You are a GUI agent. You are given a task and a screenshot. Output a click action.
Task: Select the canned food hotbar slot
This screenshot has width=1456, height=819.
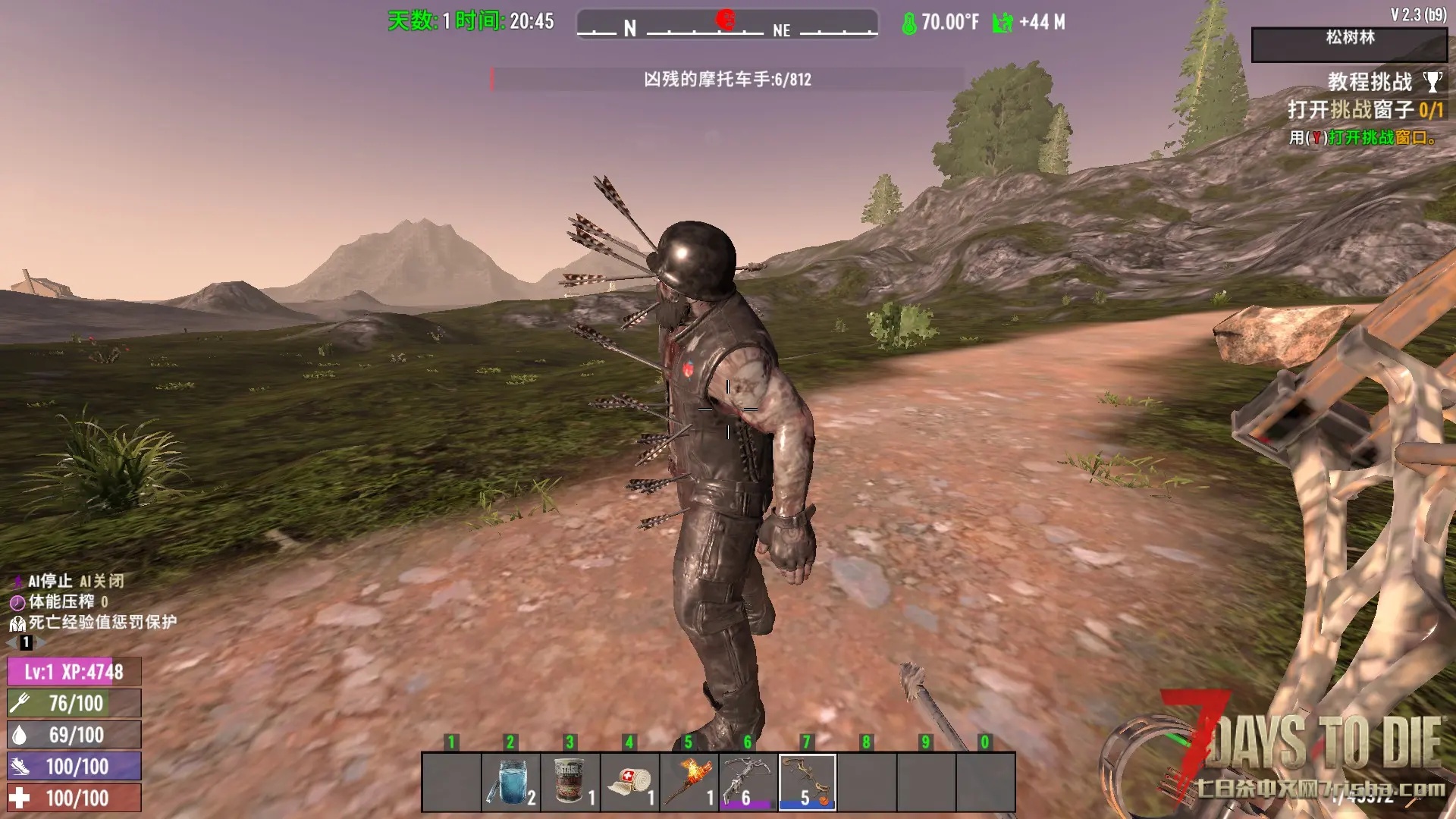[570, 782]
